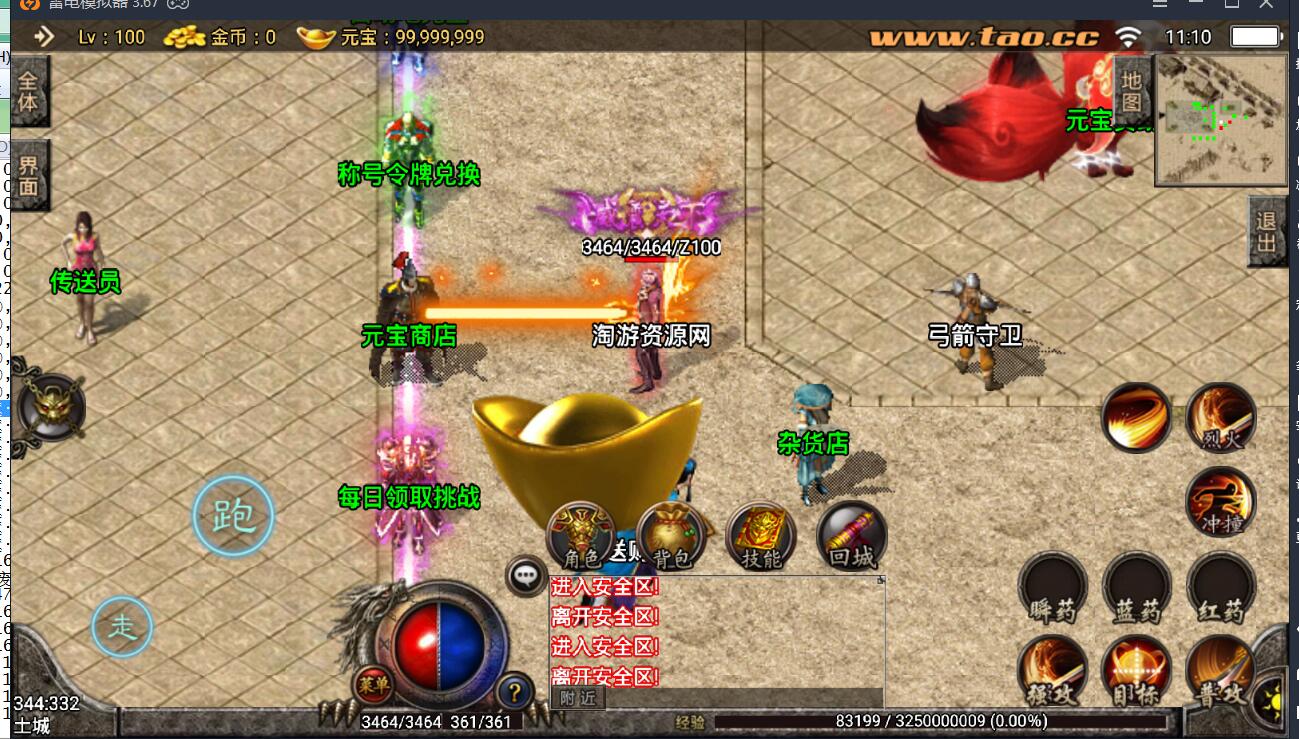Tap the 蓝药 mana potion slot
Viewport: 1299px width, 739px height.
point(1137,585)
